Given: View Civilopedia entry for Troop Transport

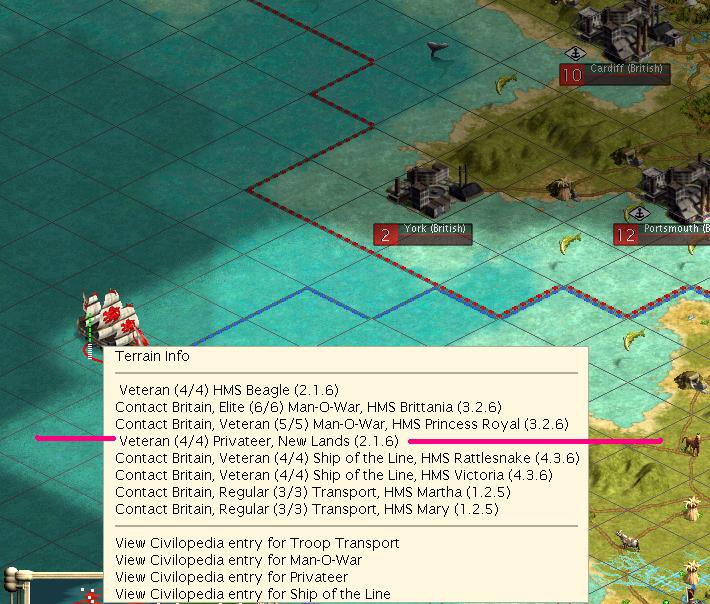Looking at the screenshot, I should (x=257, y=543).
